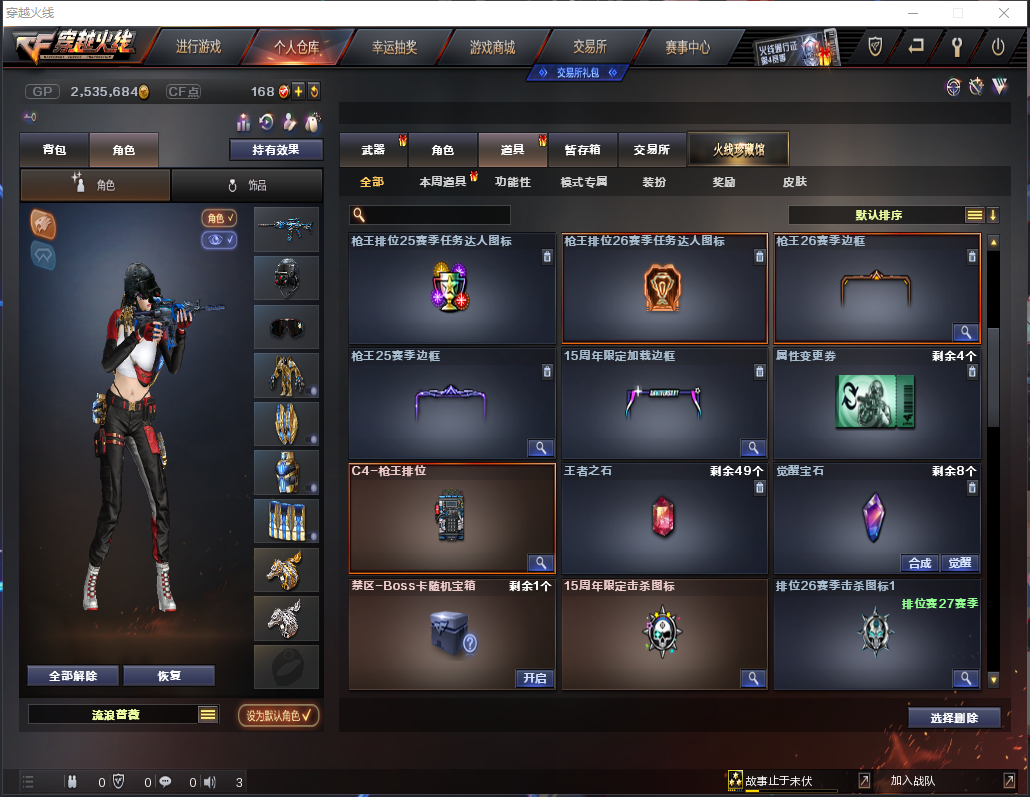Go to the 幸运抽奖 lucky draw page
The height and width of the screenshot is (797, 1030).
394,47
